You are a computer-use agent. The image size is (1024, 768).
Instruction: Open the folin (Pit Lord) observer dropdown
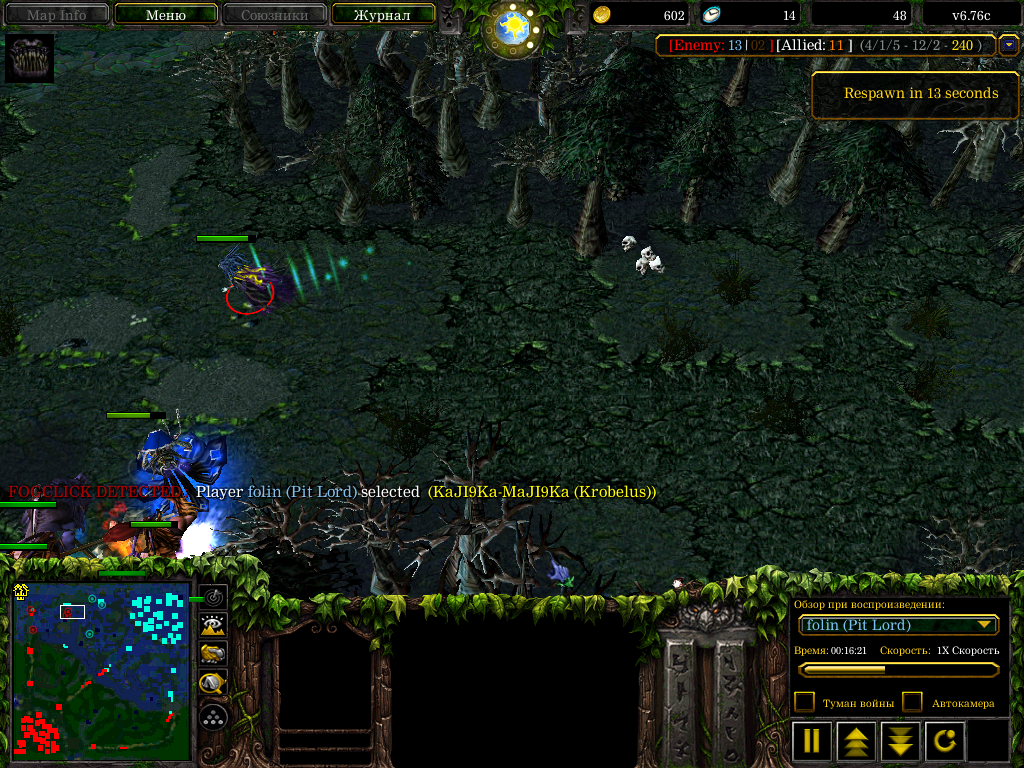point(899,625)
